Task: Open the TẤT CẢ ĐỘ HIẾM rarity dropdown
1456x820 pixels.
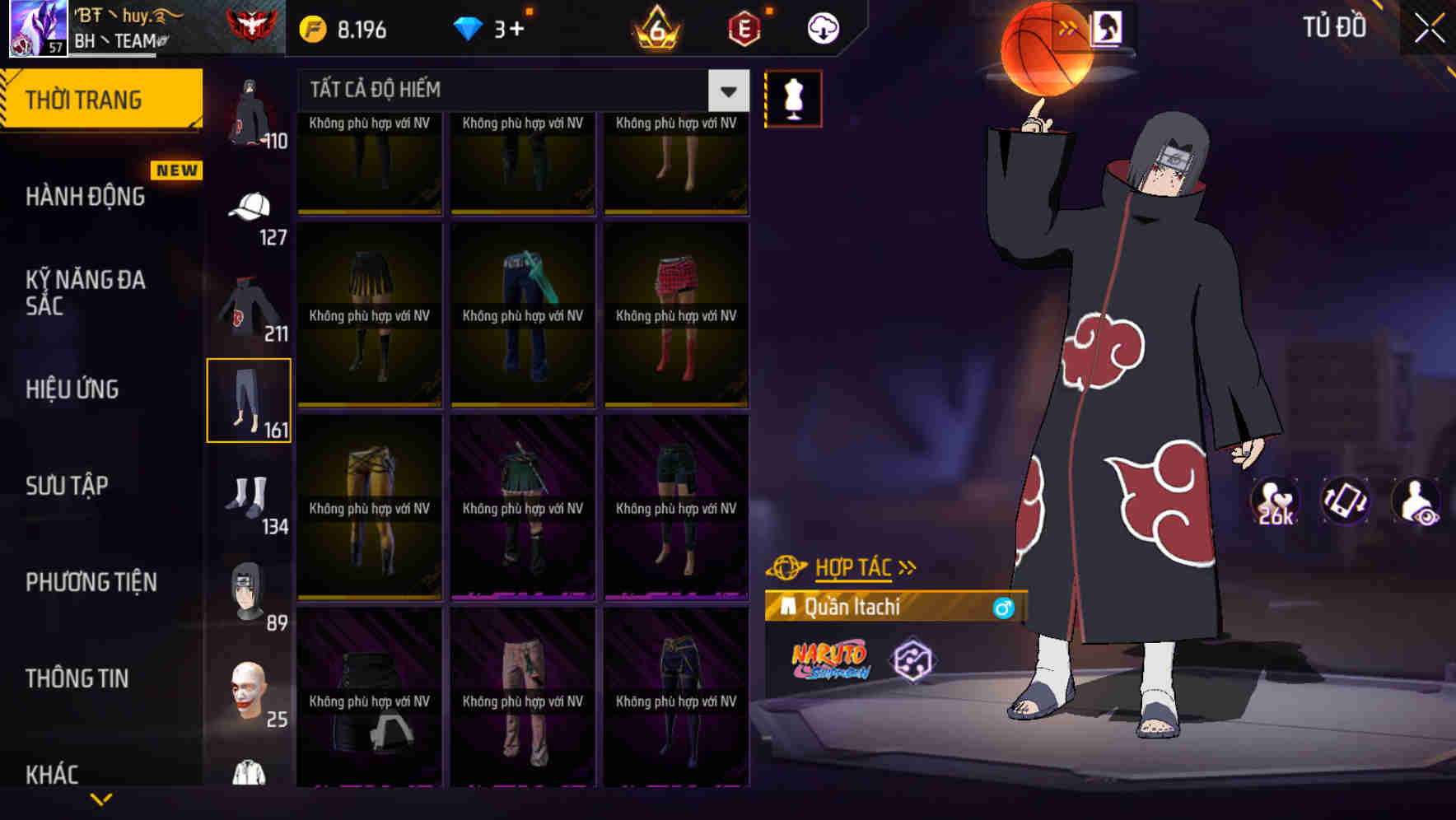Action: coord(511,89)
